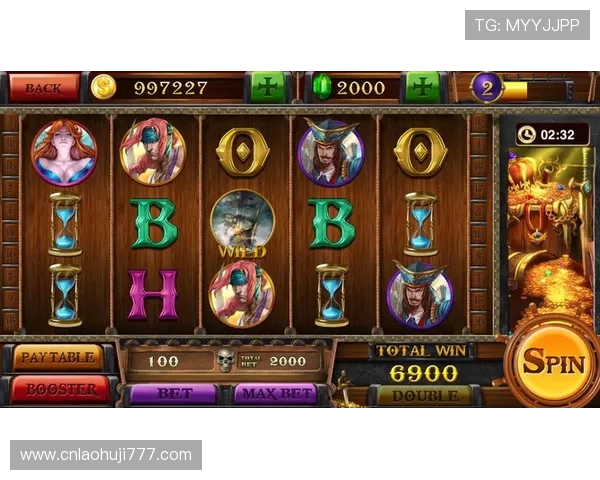600x480 pixels.
Task: Buy gems with the plus beside the gem count
Action: [423, 87]
